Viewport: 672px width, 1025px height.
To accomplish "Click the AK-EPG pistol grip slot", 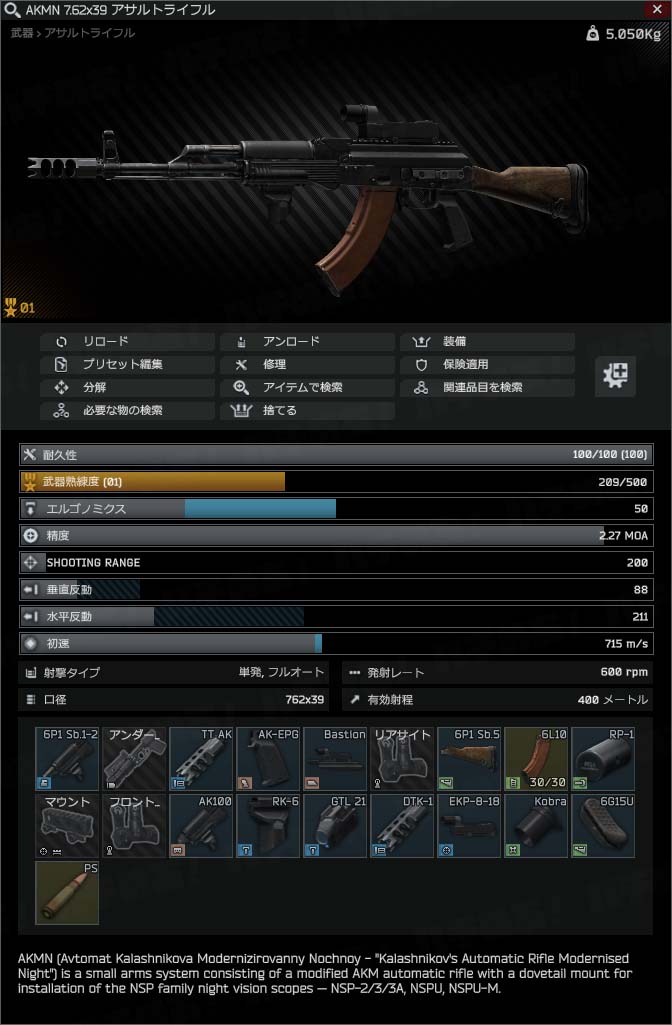I will (x=268, y=758).
